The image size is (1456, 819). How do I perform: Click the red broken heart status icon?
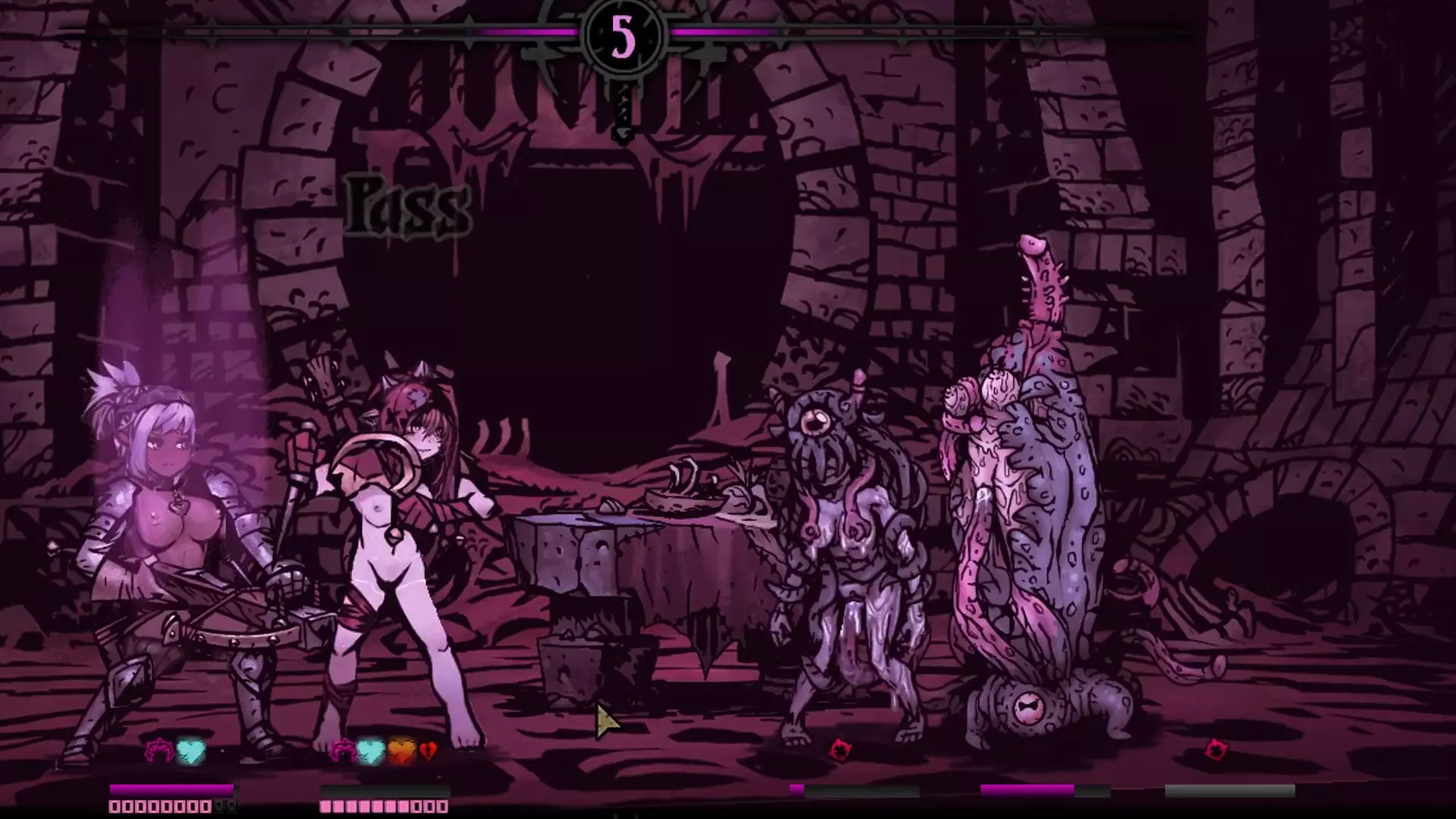click(x=428, y=752)
